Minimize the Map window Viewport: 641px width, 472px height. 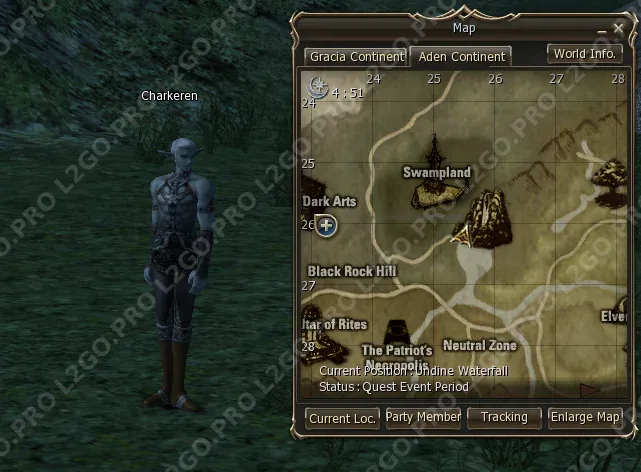coord(602,31)
